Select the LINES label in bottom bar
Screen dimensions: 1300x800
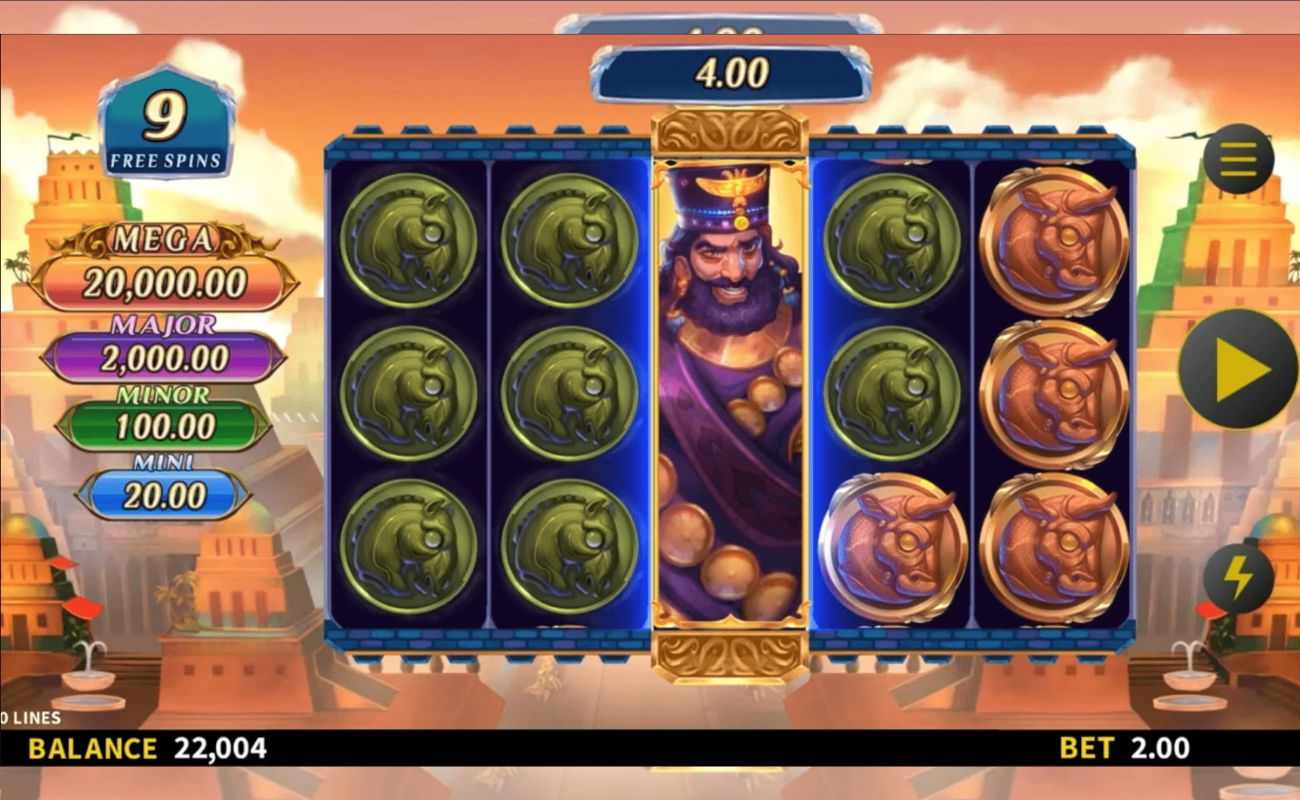pos(30,717)
